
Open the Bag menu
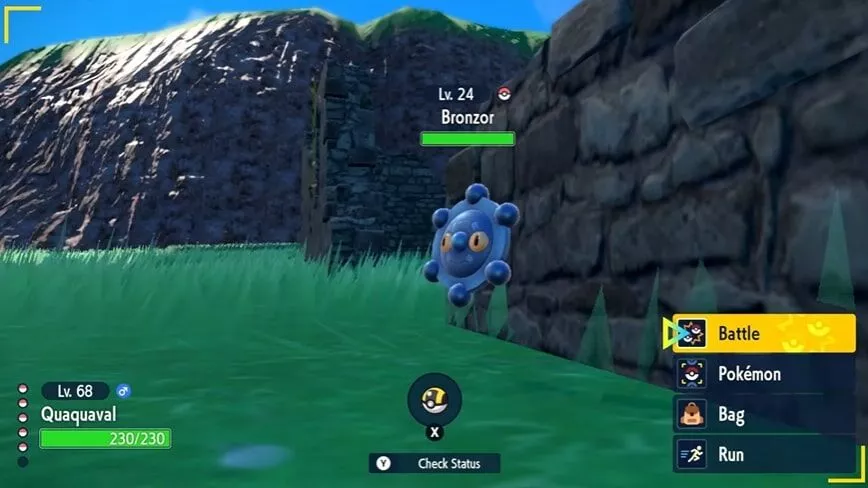pos(764,414)
